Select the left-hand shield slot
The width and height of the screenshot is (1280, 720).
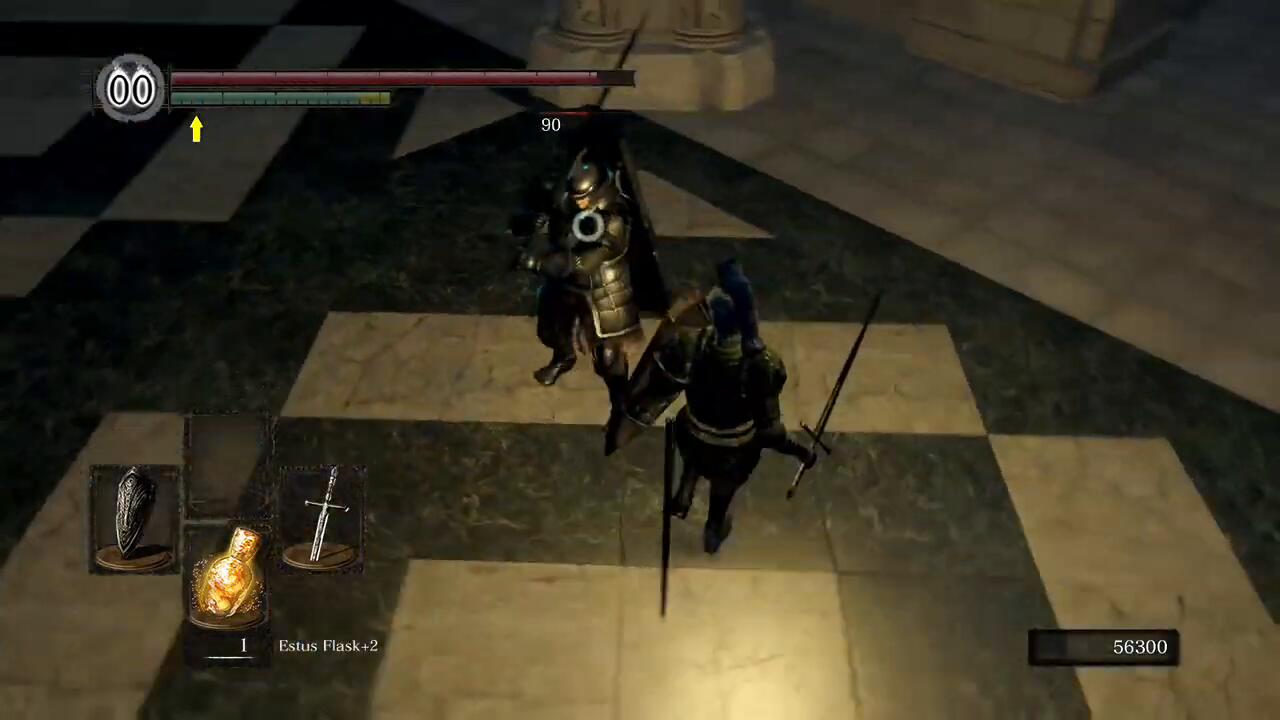(x=134, y=518)
